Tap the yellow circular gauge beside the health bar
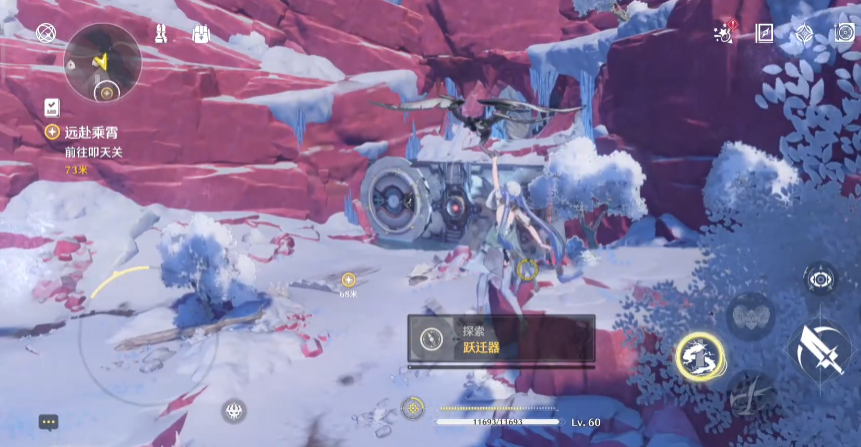The image size is (861, 447). point(412,408)
